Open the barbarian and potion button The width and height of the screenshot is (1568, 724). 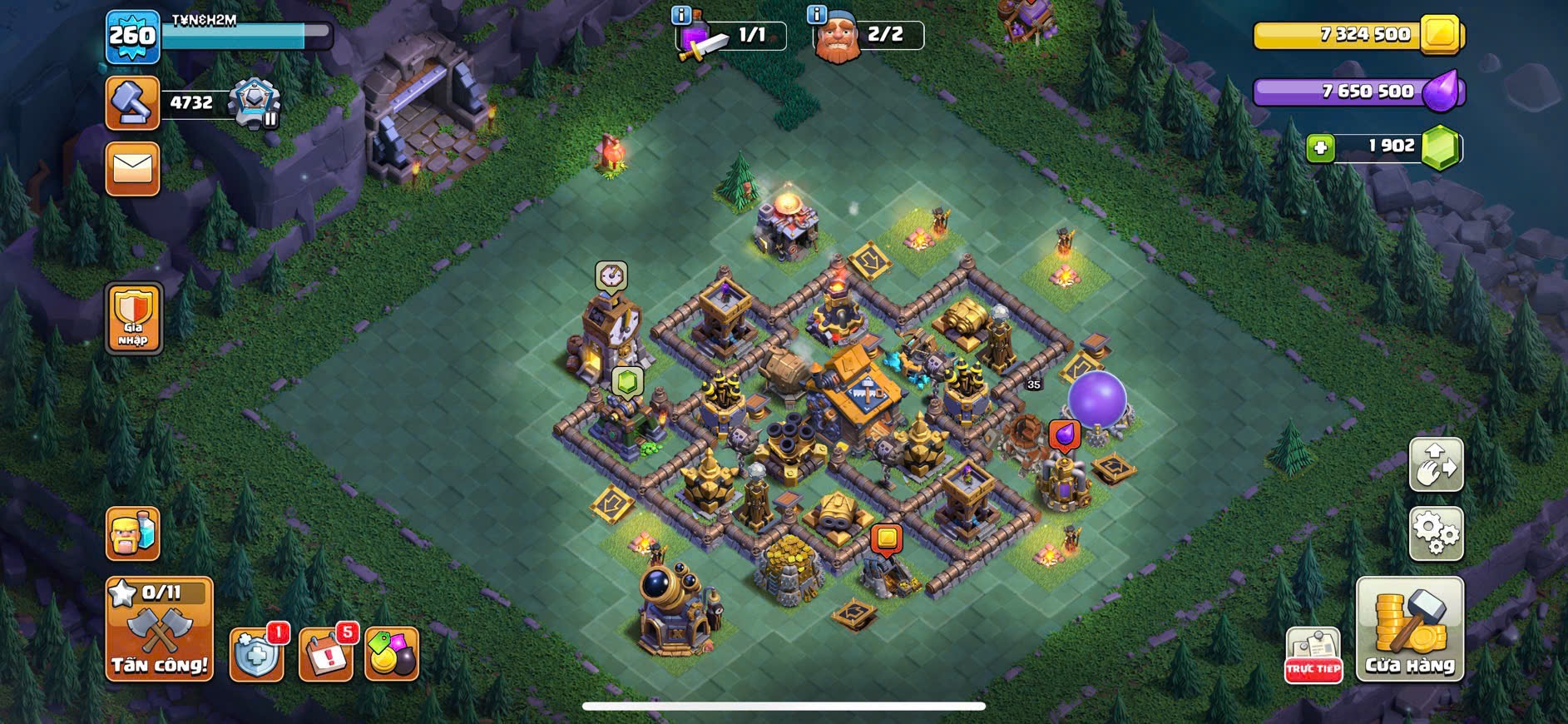click(x=132, y=533)
